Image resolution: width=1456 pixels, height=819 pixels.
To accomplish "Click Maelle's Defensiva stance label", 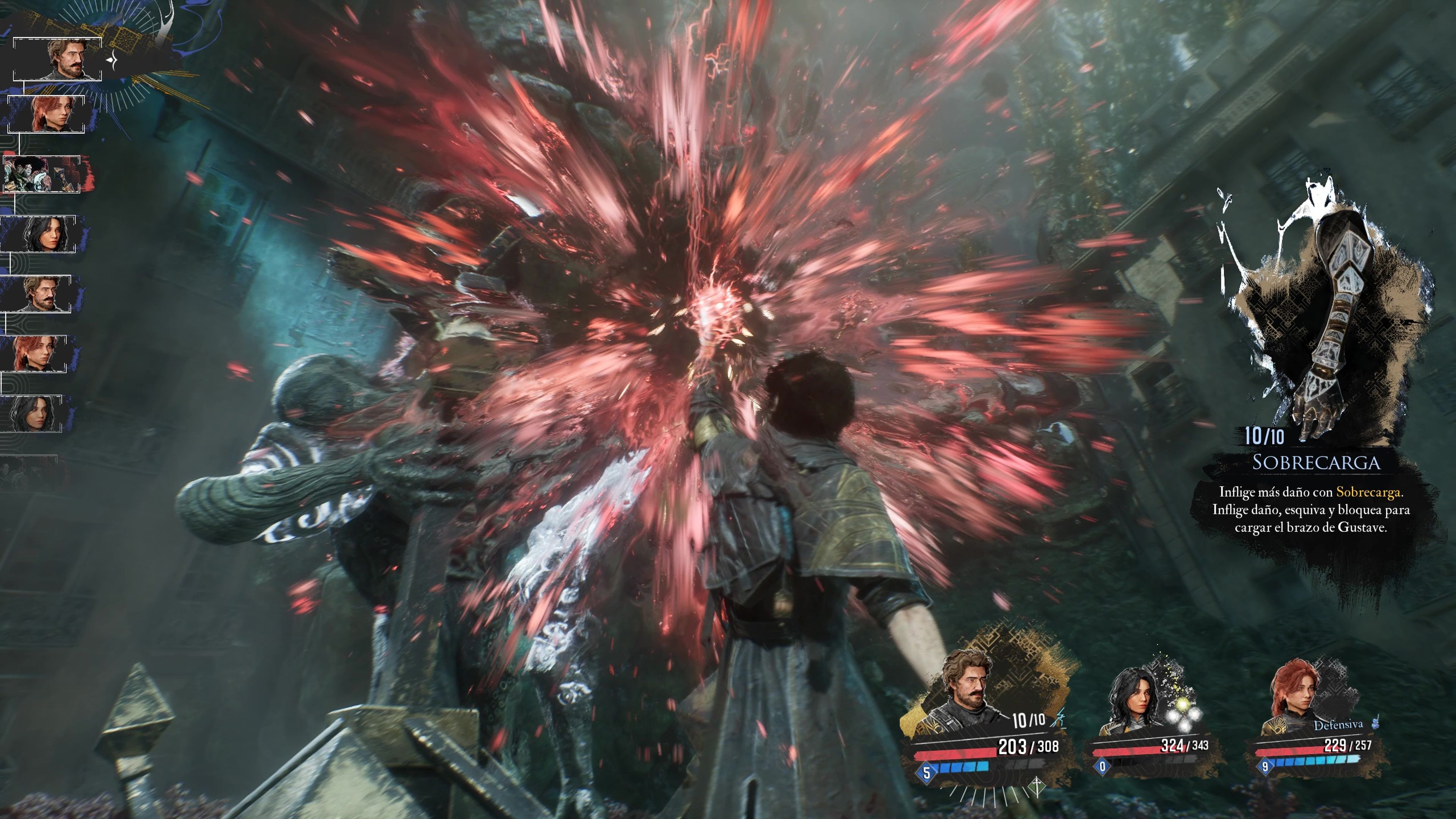I will [x=1338, y=725].
